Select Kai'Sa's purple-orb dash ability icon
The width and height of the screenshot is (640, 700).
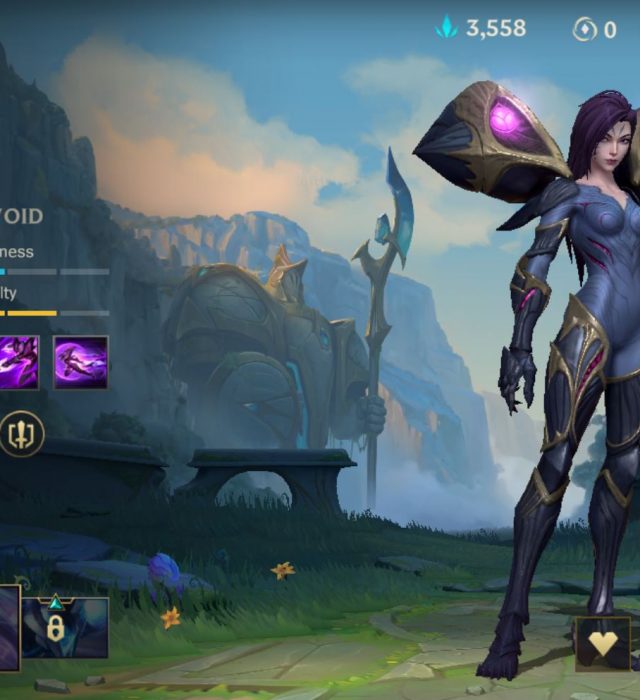click(x=80, y=362)
